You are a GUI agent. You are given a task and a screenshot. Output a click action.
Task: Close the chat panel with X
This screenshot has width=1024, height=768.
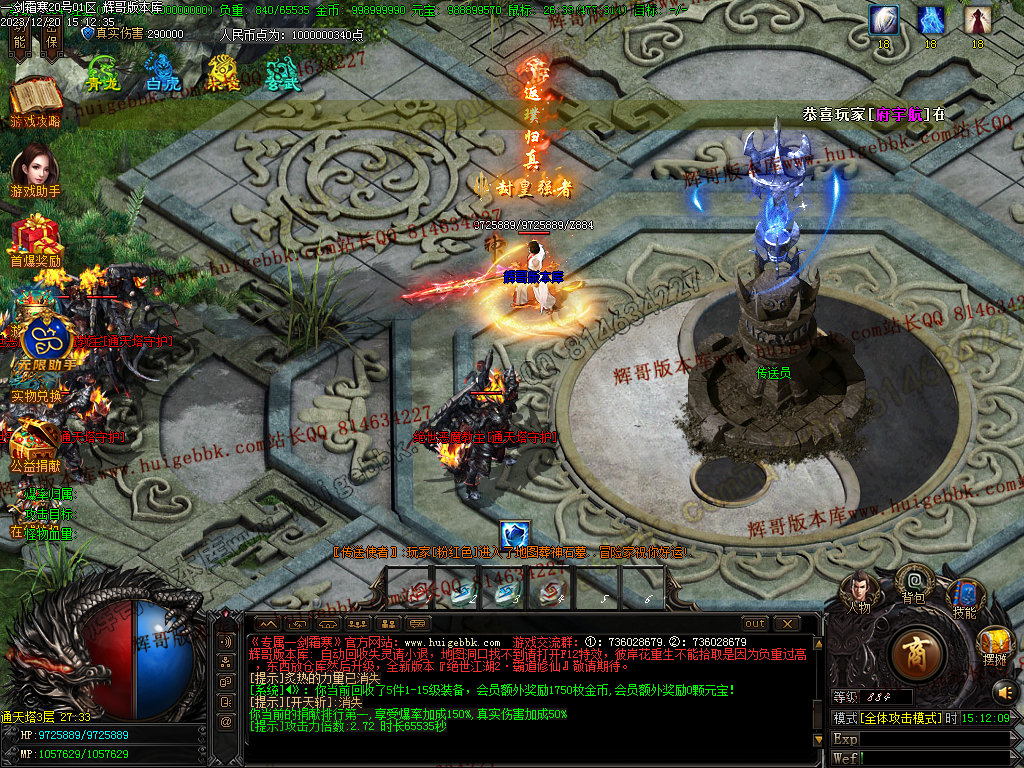click(787, 623)
